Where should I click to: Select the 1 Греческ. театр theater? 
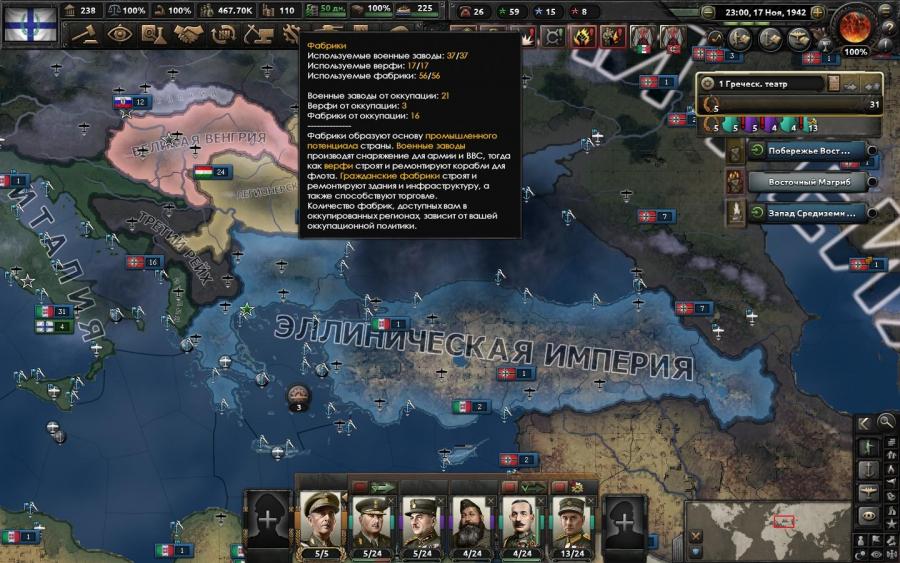click(760, 84)
